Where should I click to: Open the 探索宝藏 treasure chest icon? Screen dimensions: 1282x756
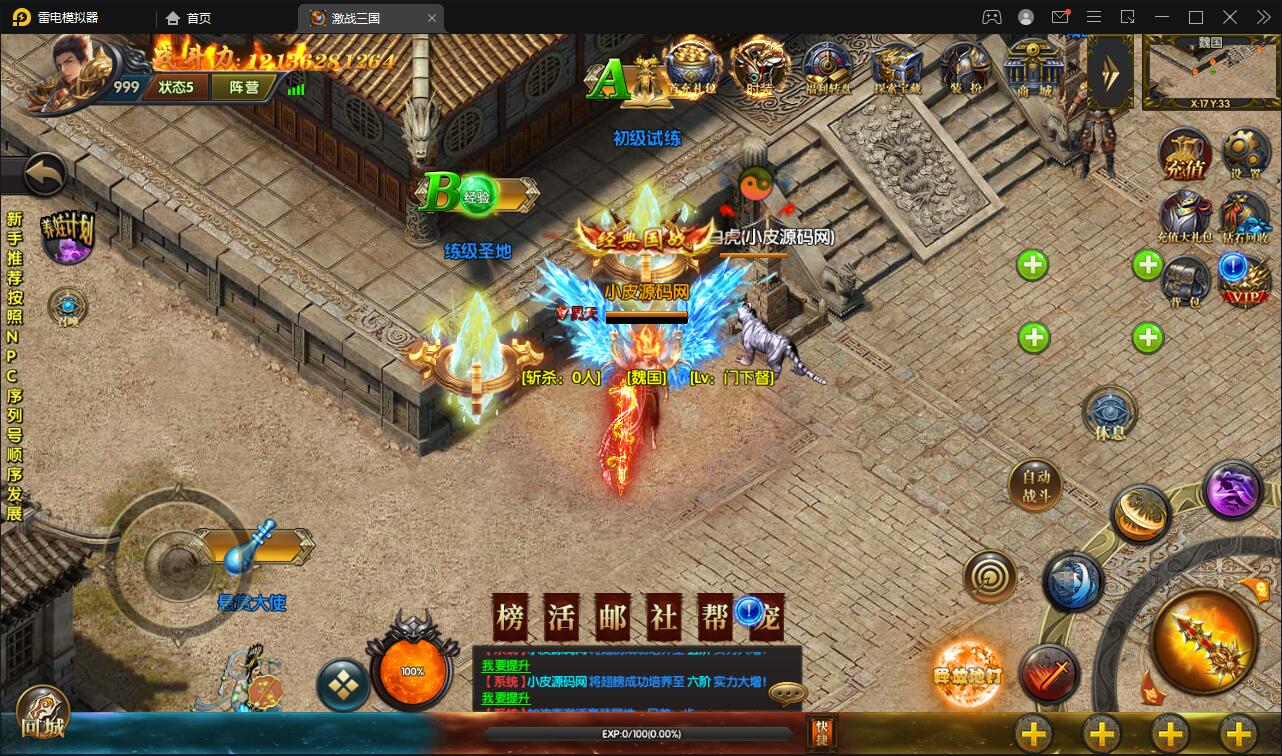(x=896, y=66)
